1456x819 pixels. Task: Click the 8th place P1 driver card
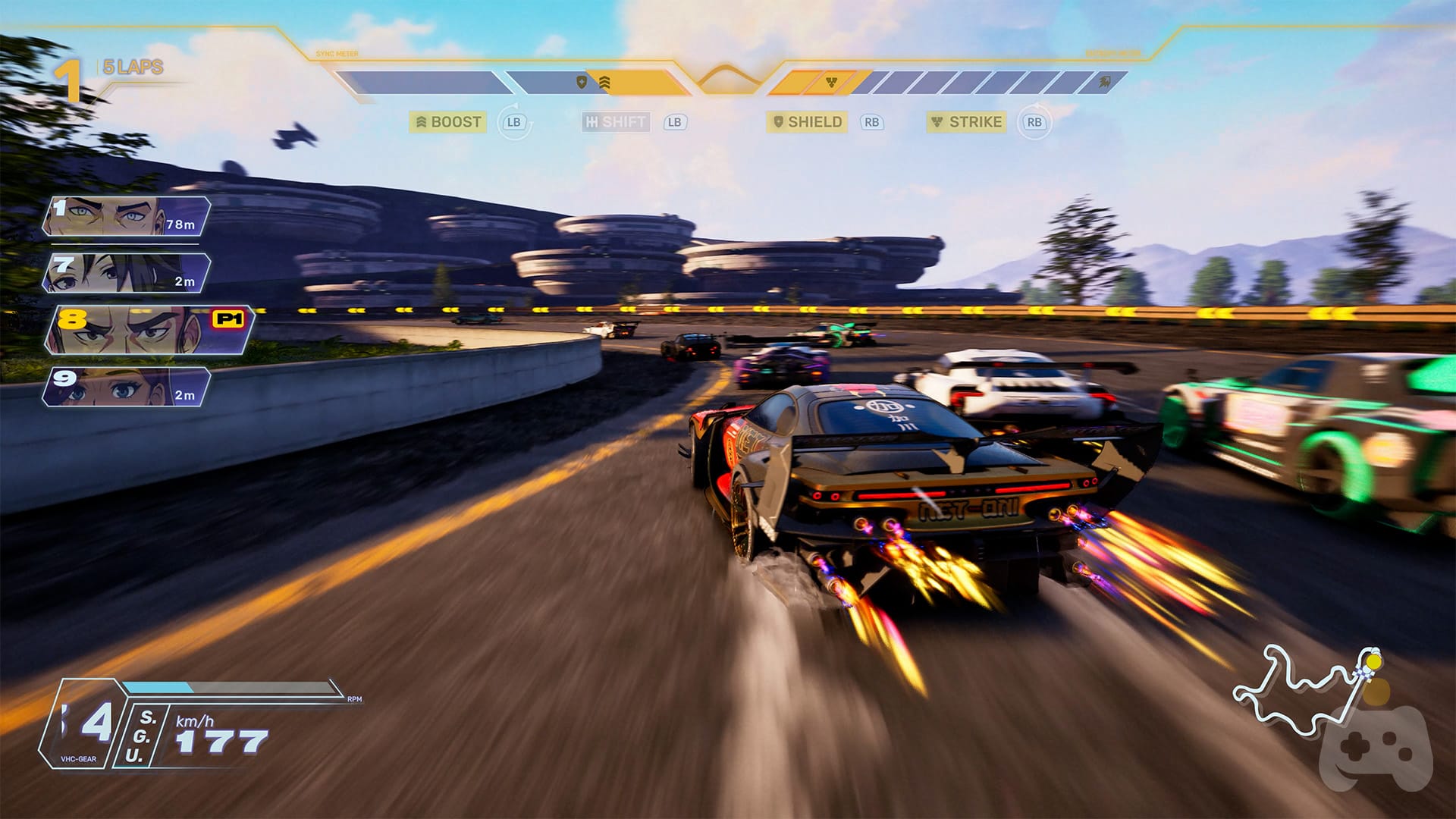148,330
